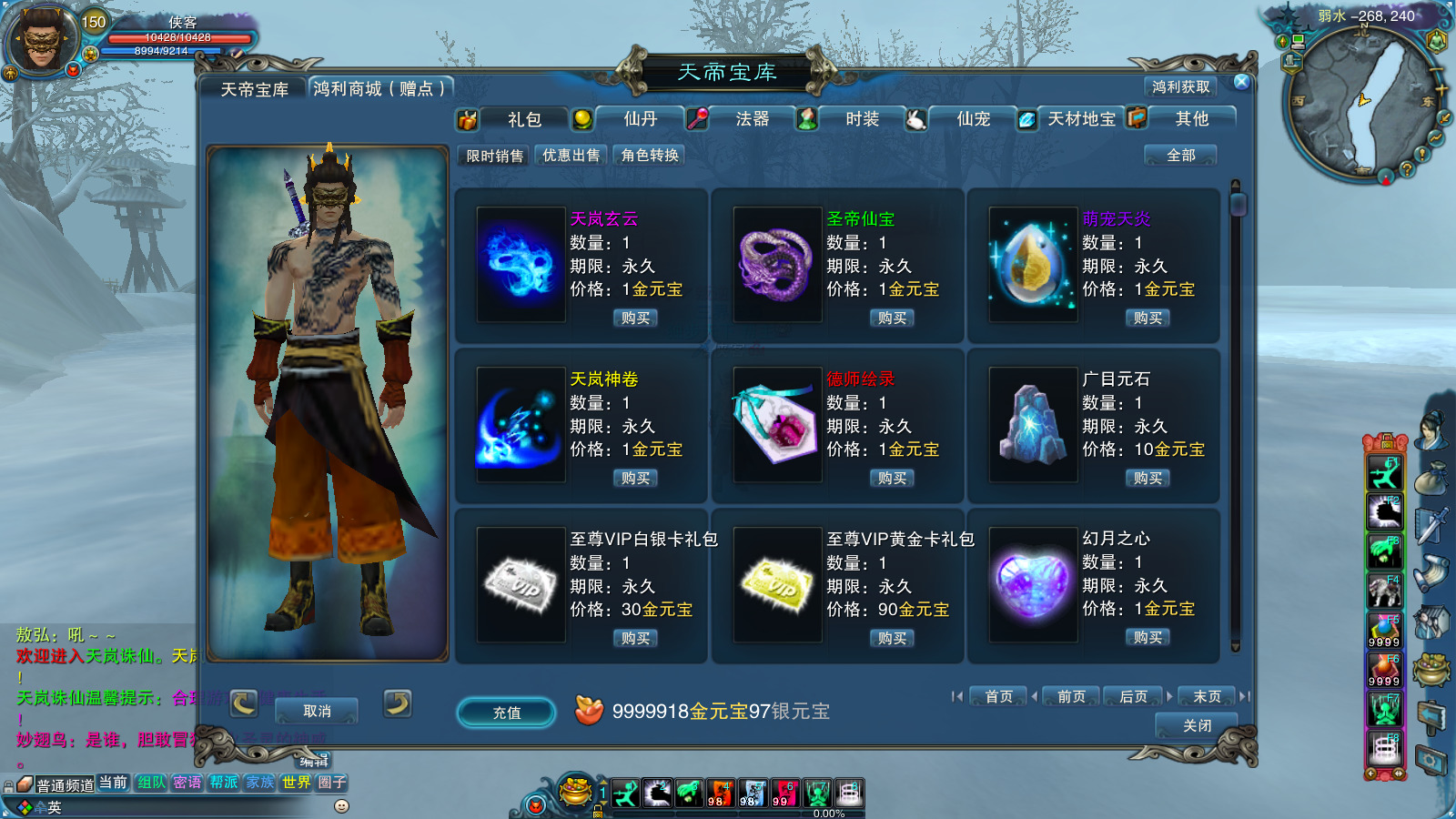Show the 法器 category

[752, 119]
